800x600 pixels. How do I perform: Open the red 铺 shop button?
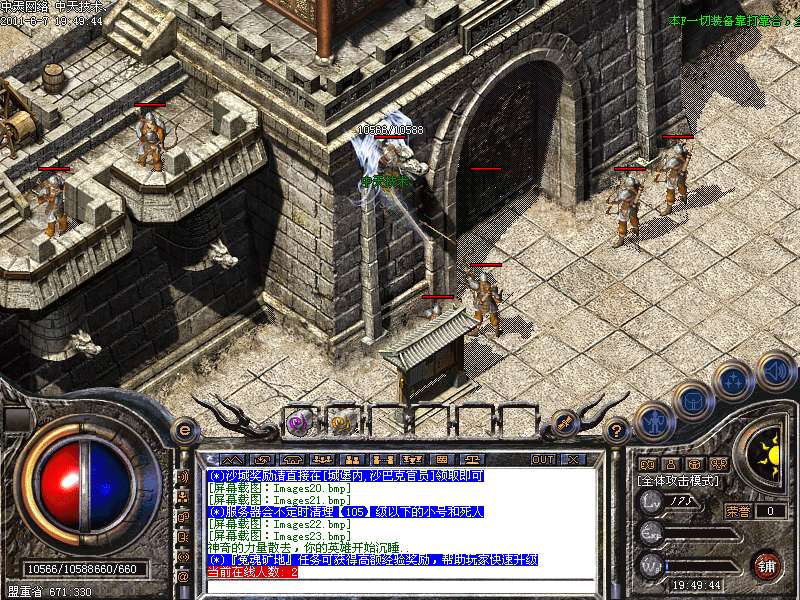(766, 565)
